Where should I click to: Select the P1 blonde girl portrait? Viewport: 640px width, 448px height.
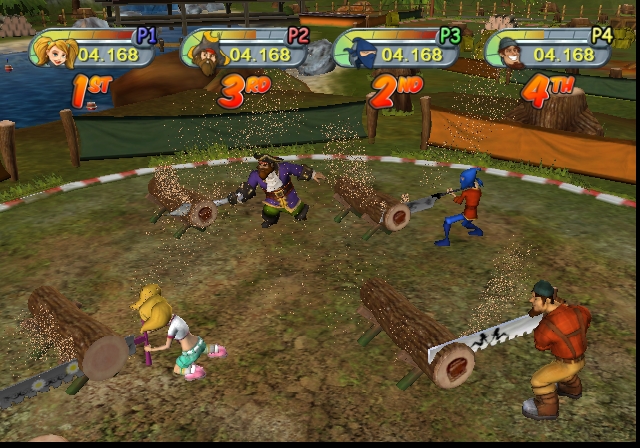(x=53, y=49)
